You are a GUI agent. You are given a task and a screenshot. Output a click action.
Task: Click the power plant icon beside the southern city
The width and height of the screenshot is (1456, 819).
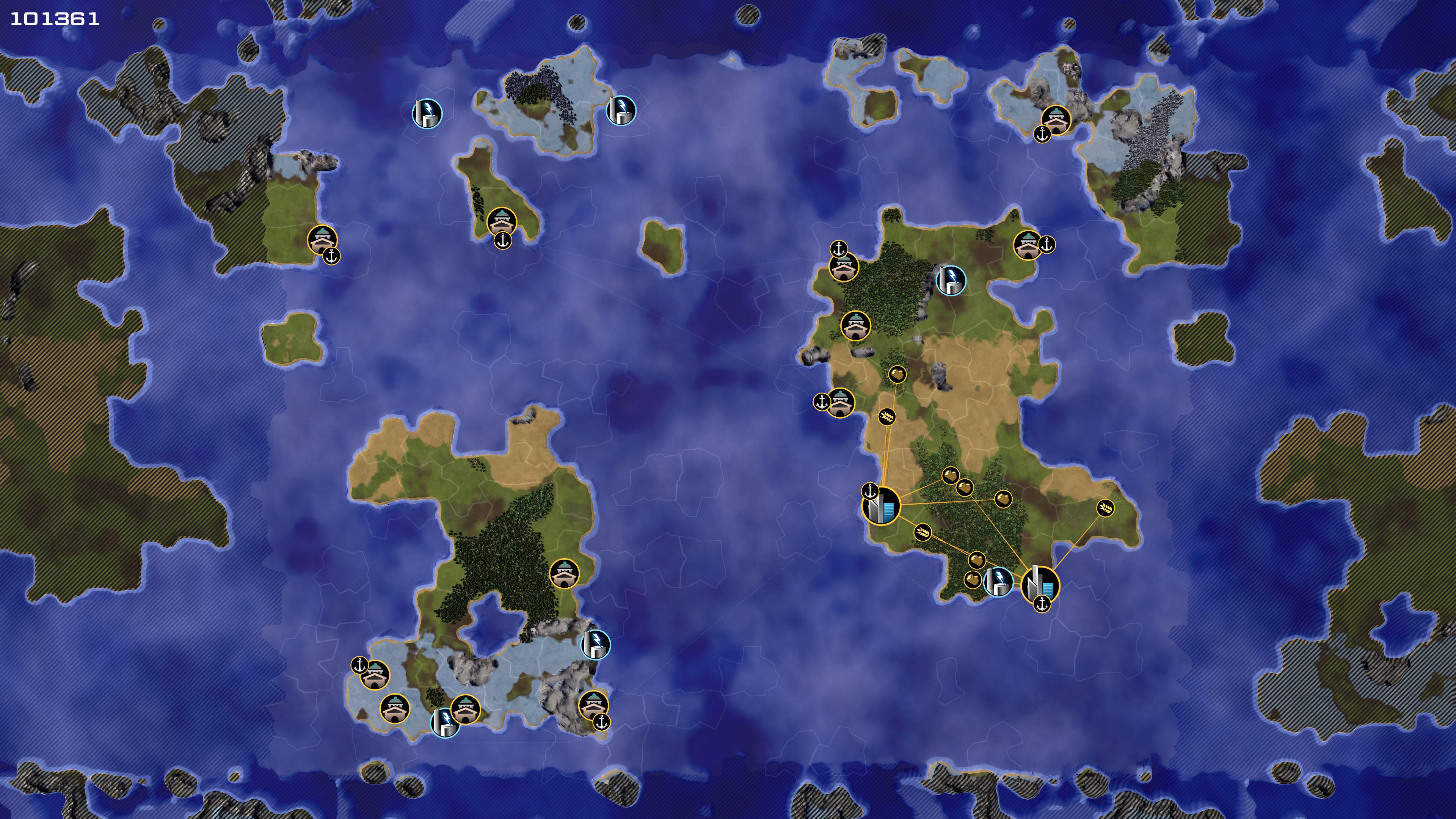998,582
